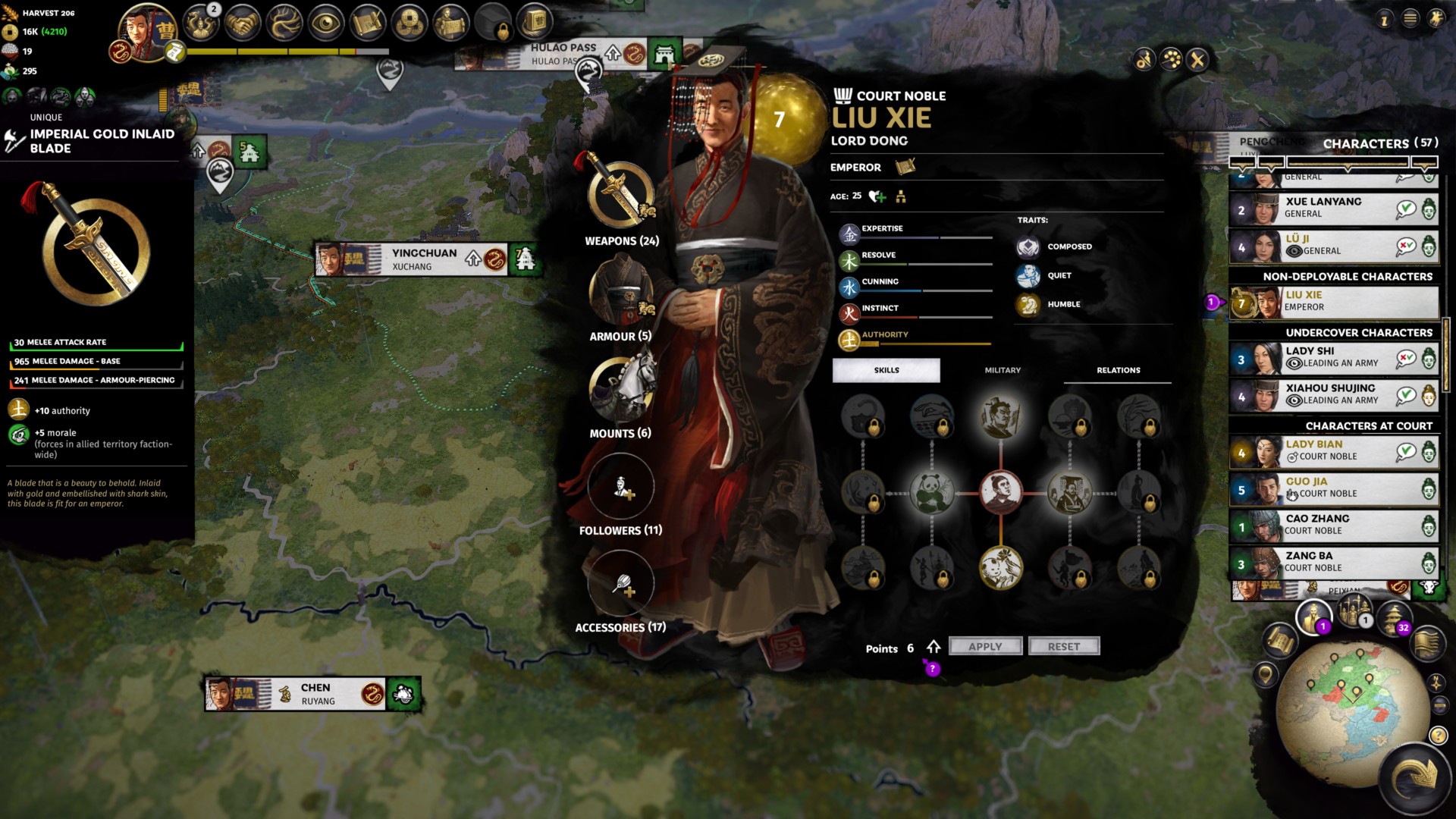
Task: Select Zang Ba court noble row
Action: click(1333, 562)
